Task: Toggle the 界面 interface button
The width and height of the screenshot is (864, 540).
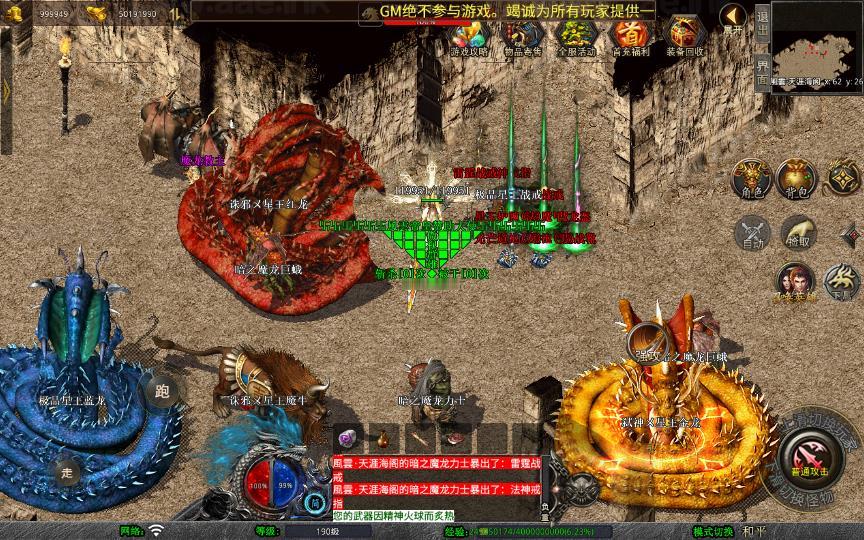Action: click(x=762, y=68)
